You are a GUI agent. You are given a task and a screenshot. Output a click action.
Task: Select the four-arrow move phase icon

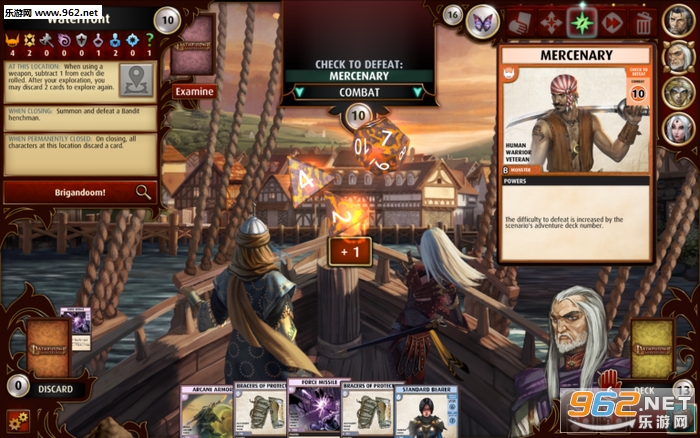pyautogui.click(x=549, y=20)
